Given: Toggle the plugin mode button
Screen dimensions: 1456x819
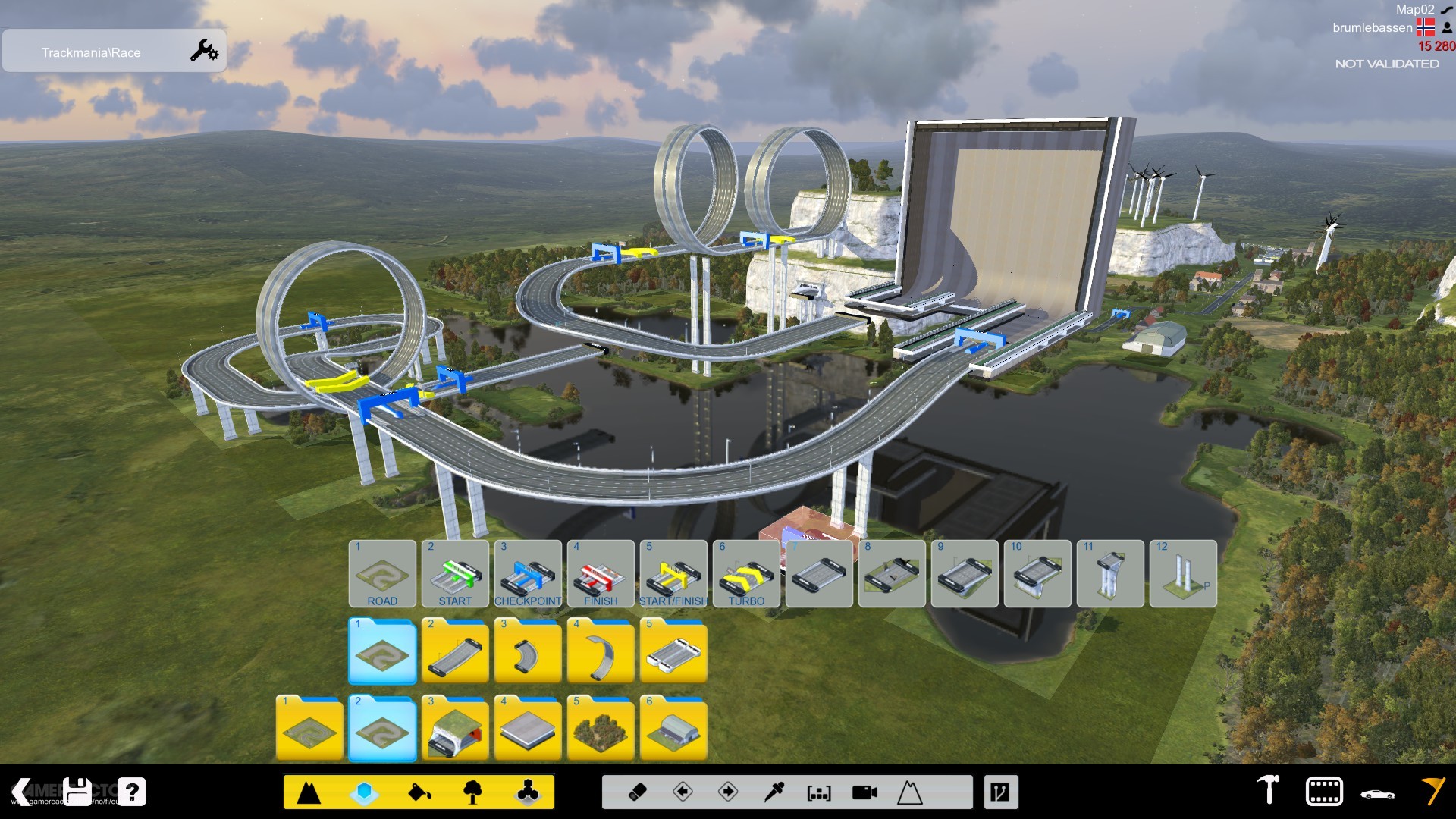Looking at the screenshot, I should [1002, 792].
